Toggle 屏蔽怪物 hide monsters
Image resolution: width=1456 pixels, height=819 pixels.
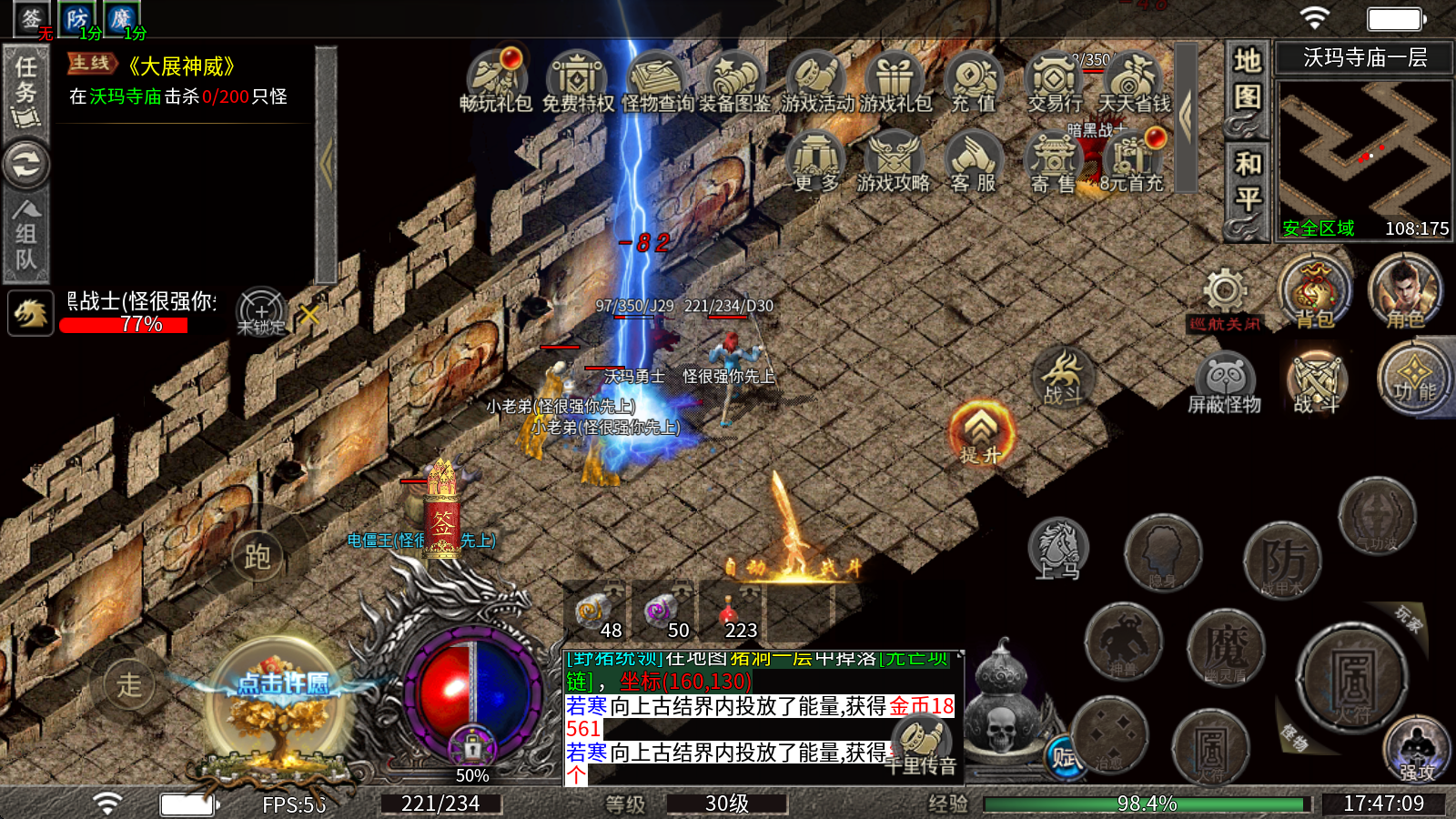pos(1225,382)
